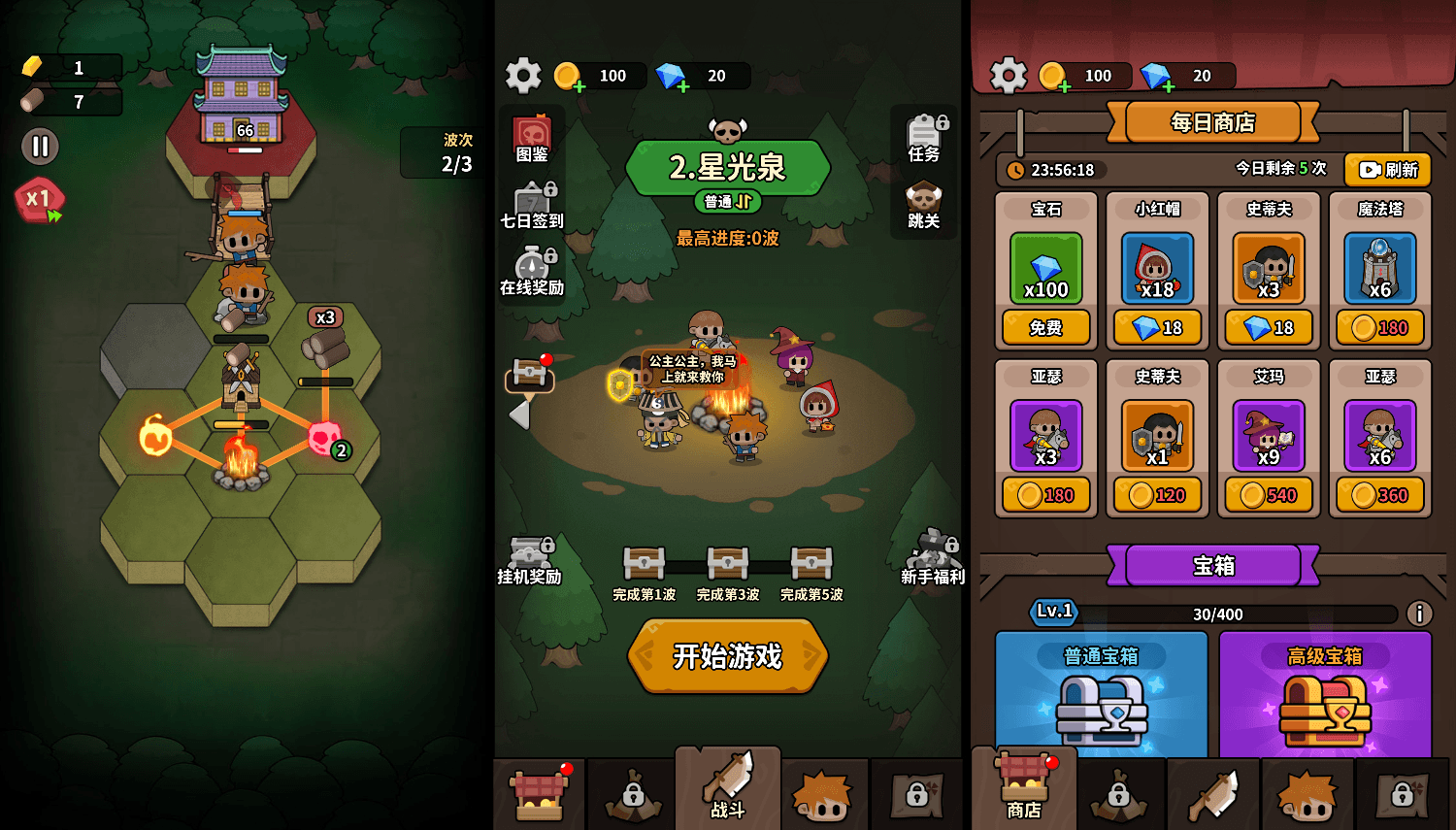Pause the battle with the pause button

[x=39, y=147]
